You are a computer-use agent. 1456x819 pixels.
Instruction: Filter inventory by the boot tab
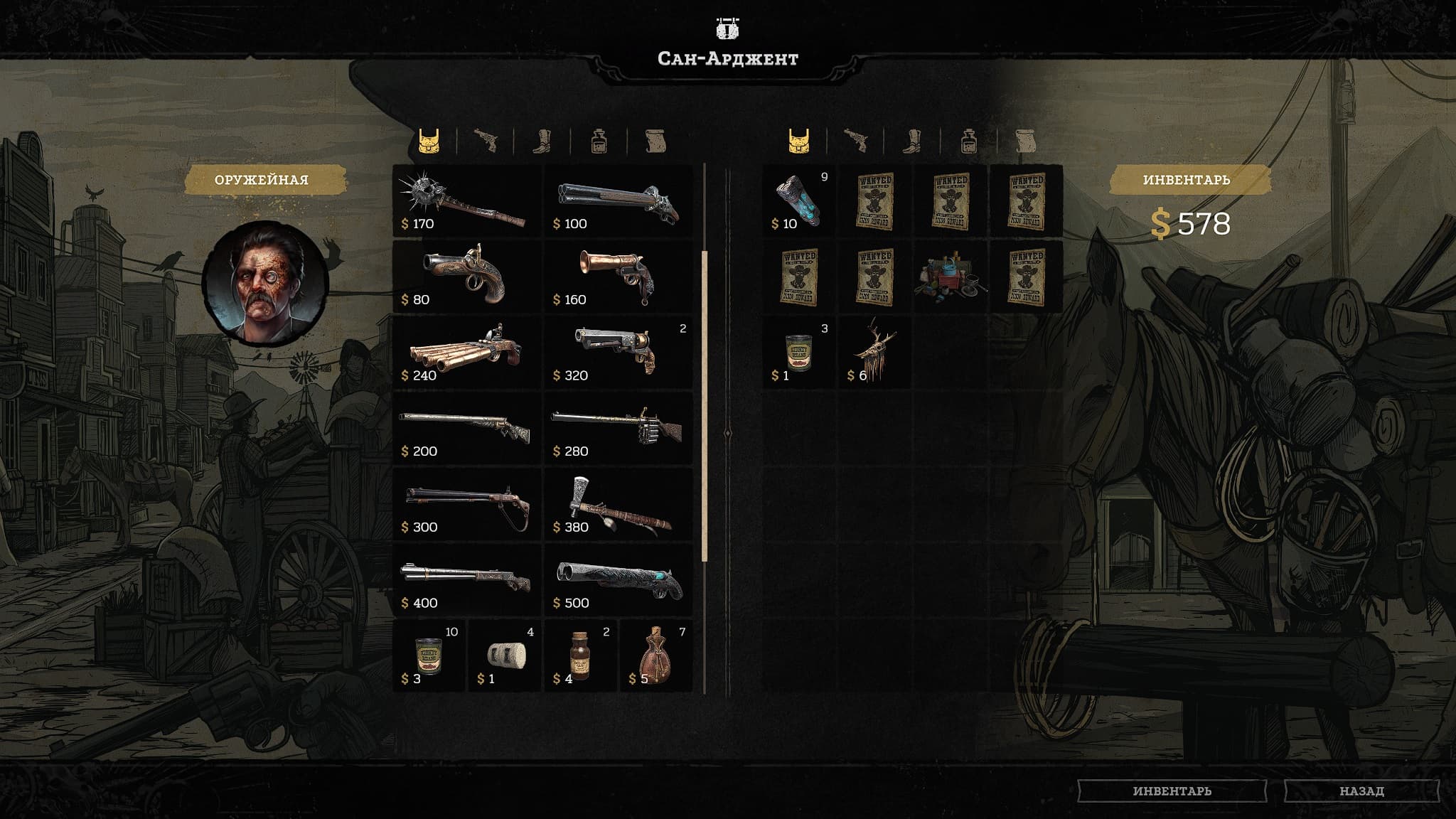pos(912,141)
